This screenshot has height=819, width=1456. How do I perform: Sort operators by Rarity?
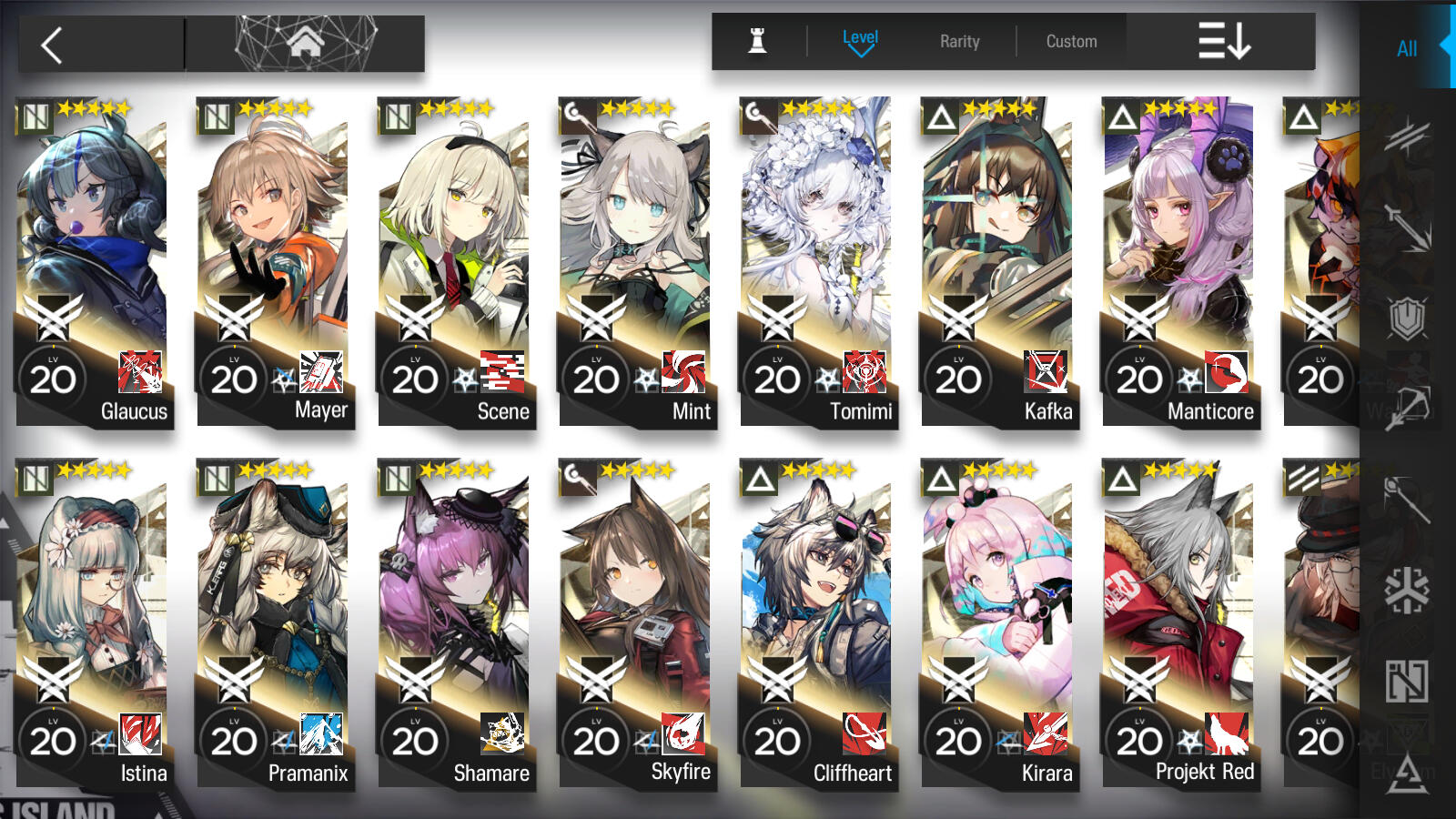pos(959,41)
